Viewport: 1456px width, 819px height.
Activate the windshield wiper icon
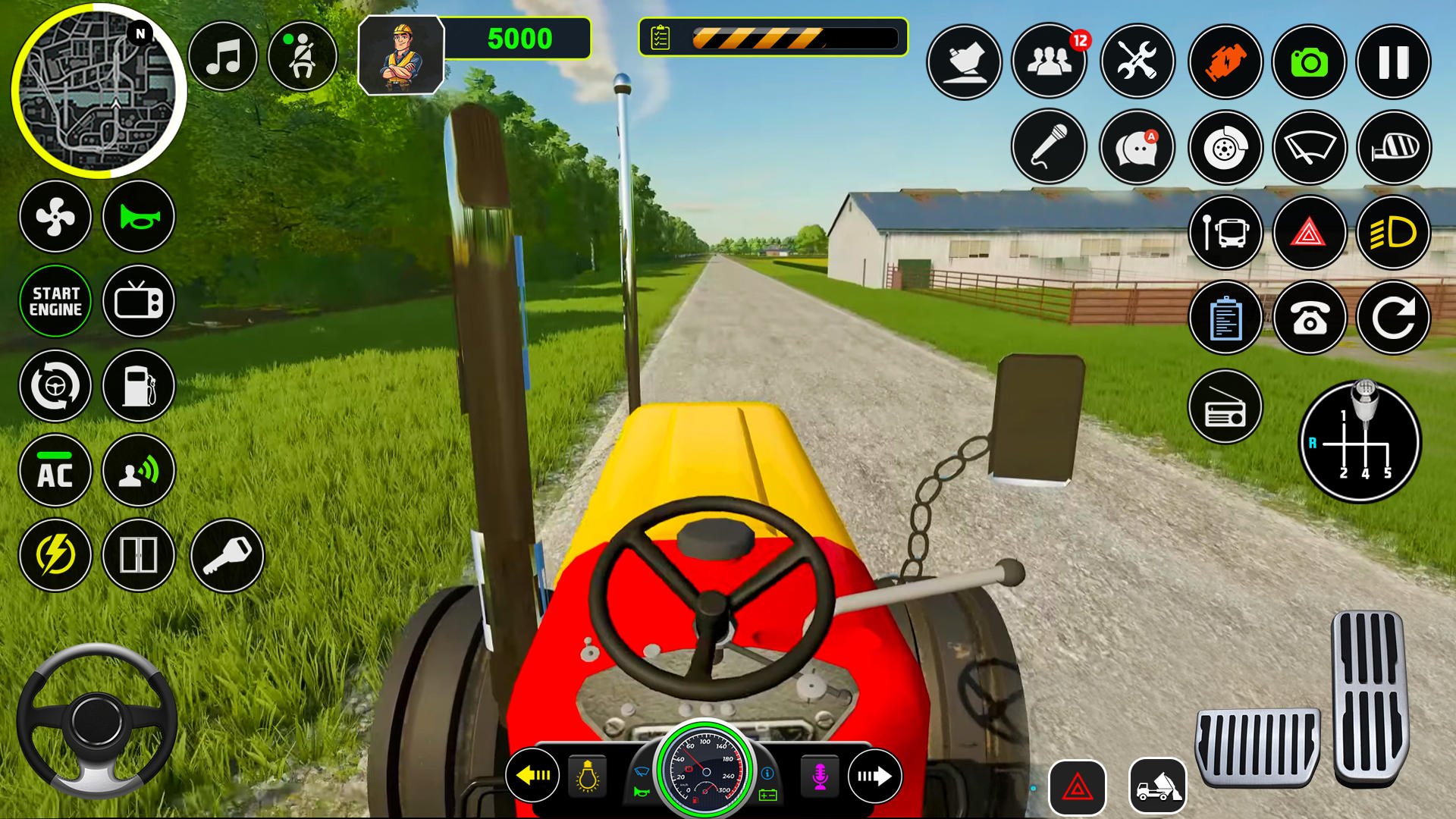(x=1310, y=148)
